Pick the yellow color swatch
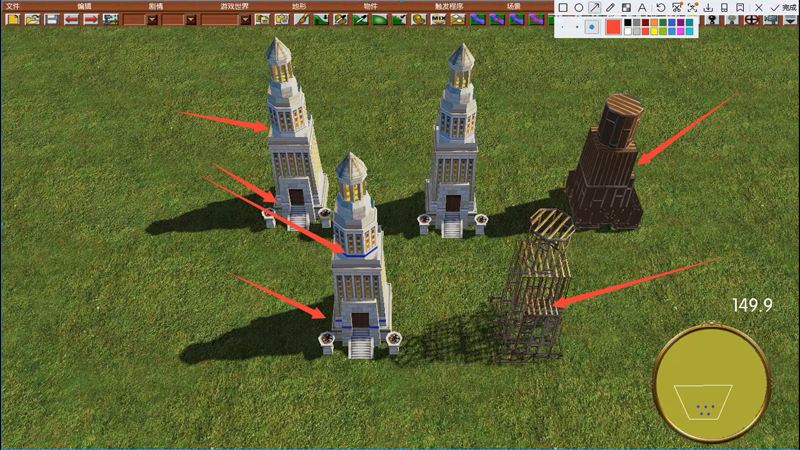Screen dimensions: 800x450 [656, 30]
